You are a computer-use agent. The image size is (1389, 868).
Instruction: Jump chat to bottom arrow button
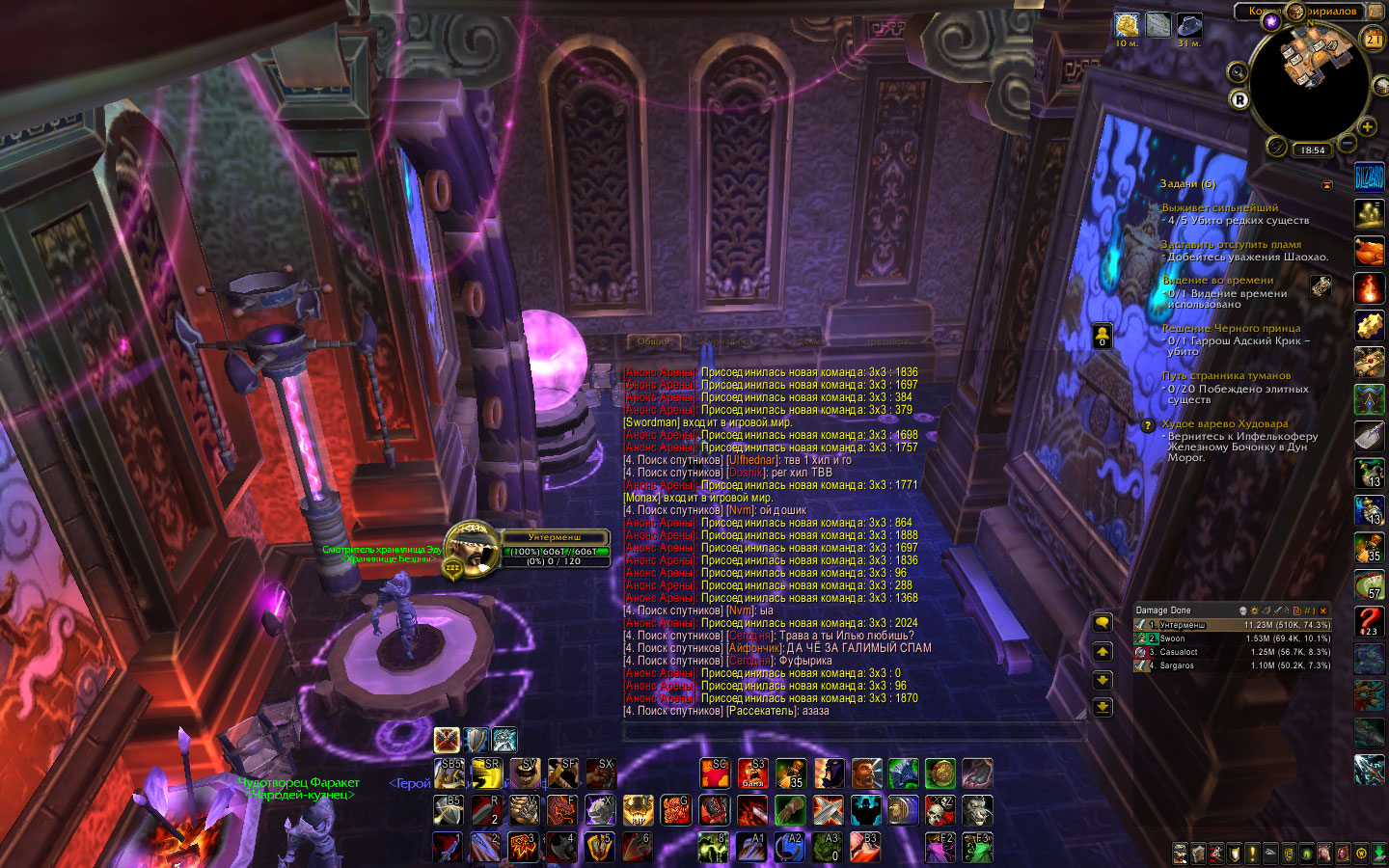1103,707
